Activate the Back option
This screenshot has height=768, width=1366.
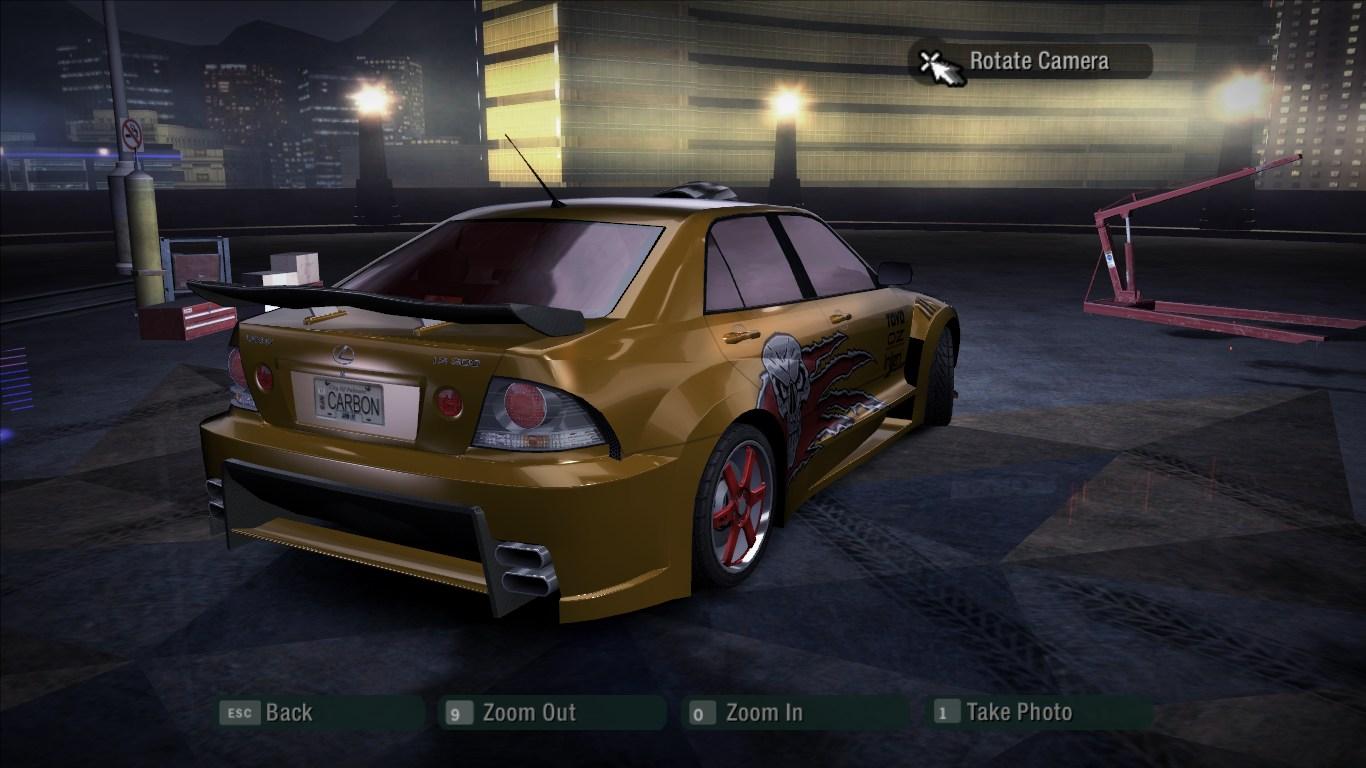[286, 713]
